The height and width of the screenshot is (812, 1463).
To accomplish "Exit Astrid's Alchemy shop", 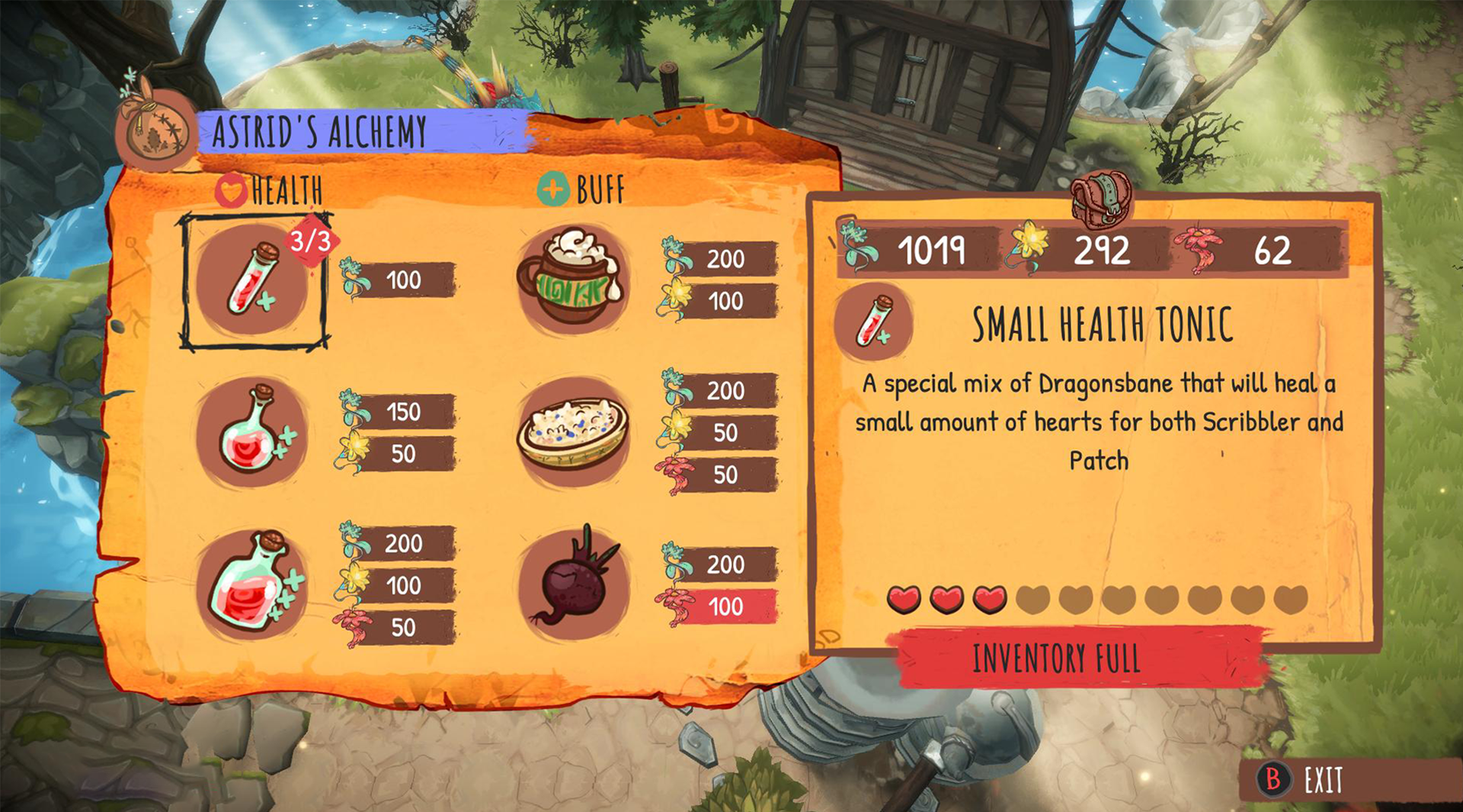I will click(1305, 780).
